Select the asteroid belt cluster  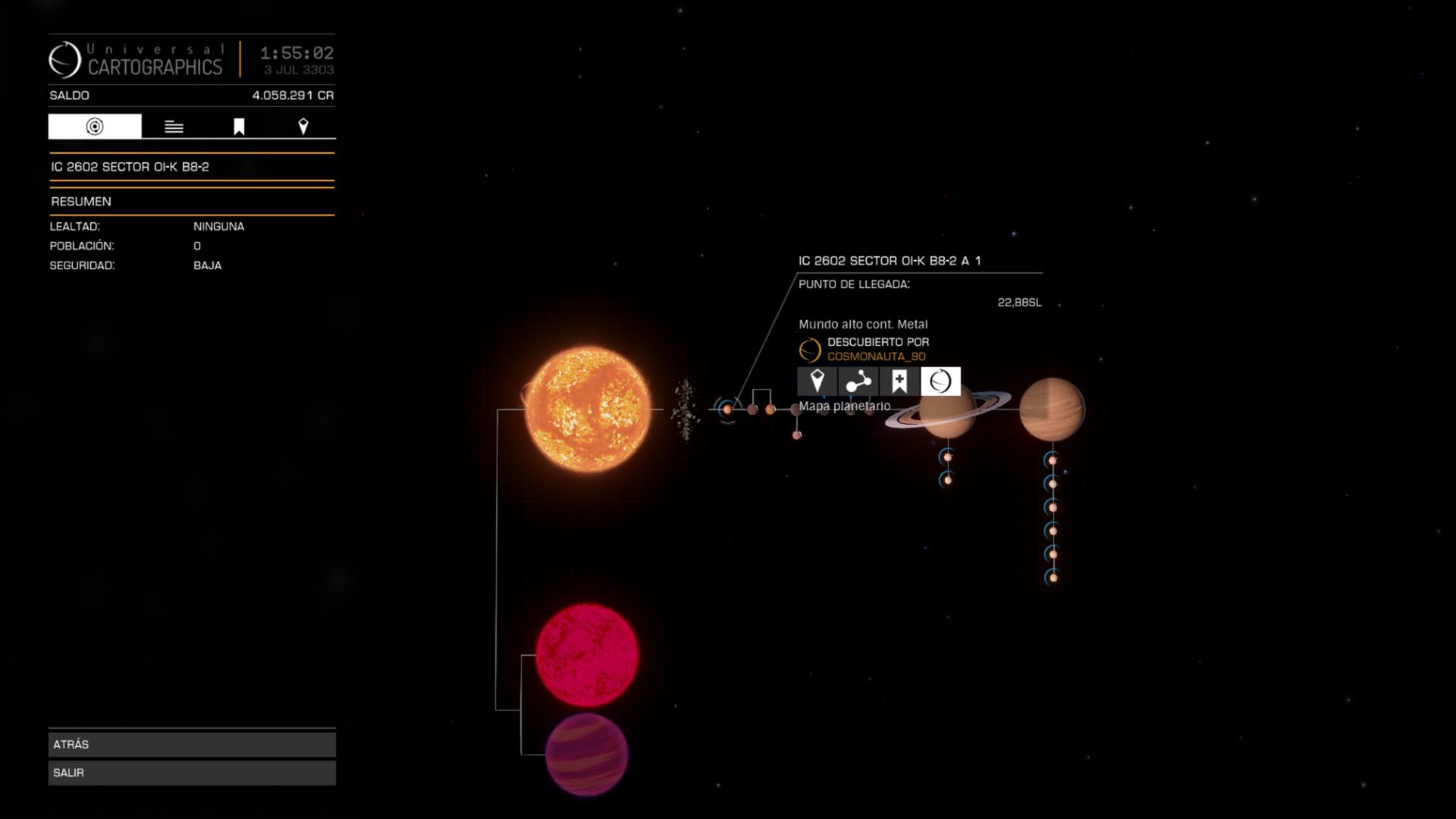[x=686, y=409]
